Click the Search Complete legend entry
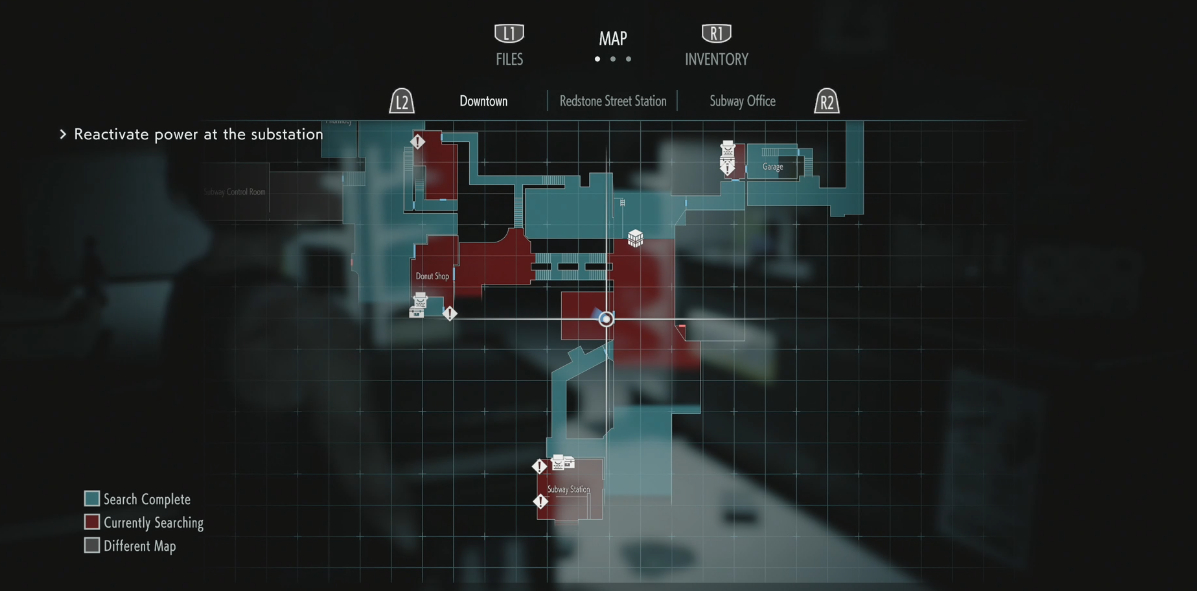 tap(146, 499)
